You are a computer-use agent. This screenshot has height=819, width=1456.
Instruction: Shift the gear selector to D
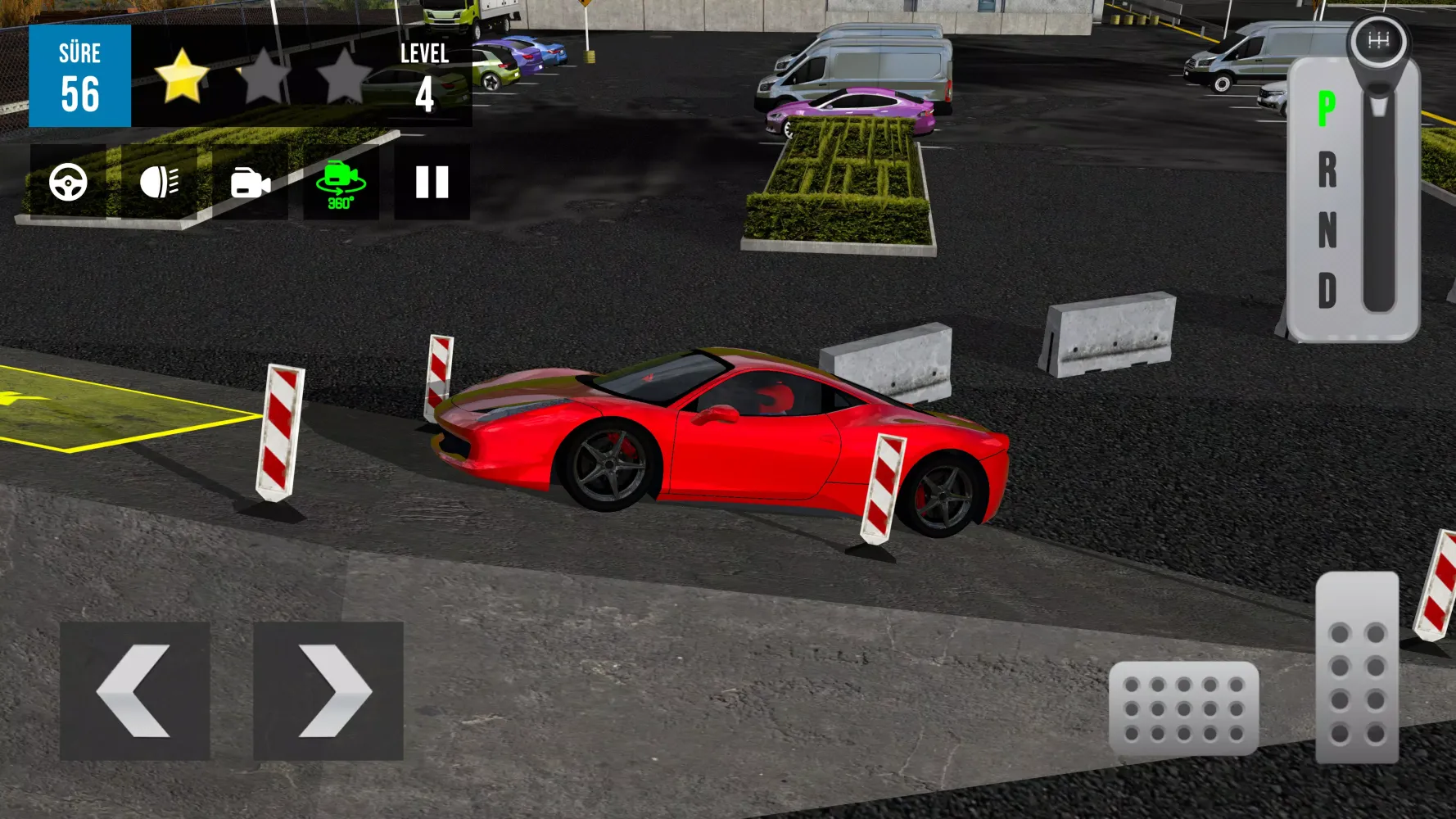(1327, 291)
